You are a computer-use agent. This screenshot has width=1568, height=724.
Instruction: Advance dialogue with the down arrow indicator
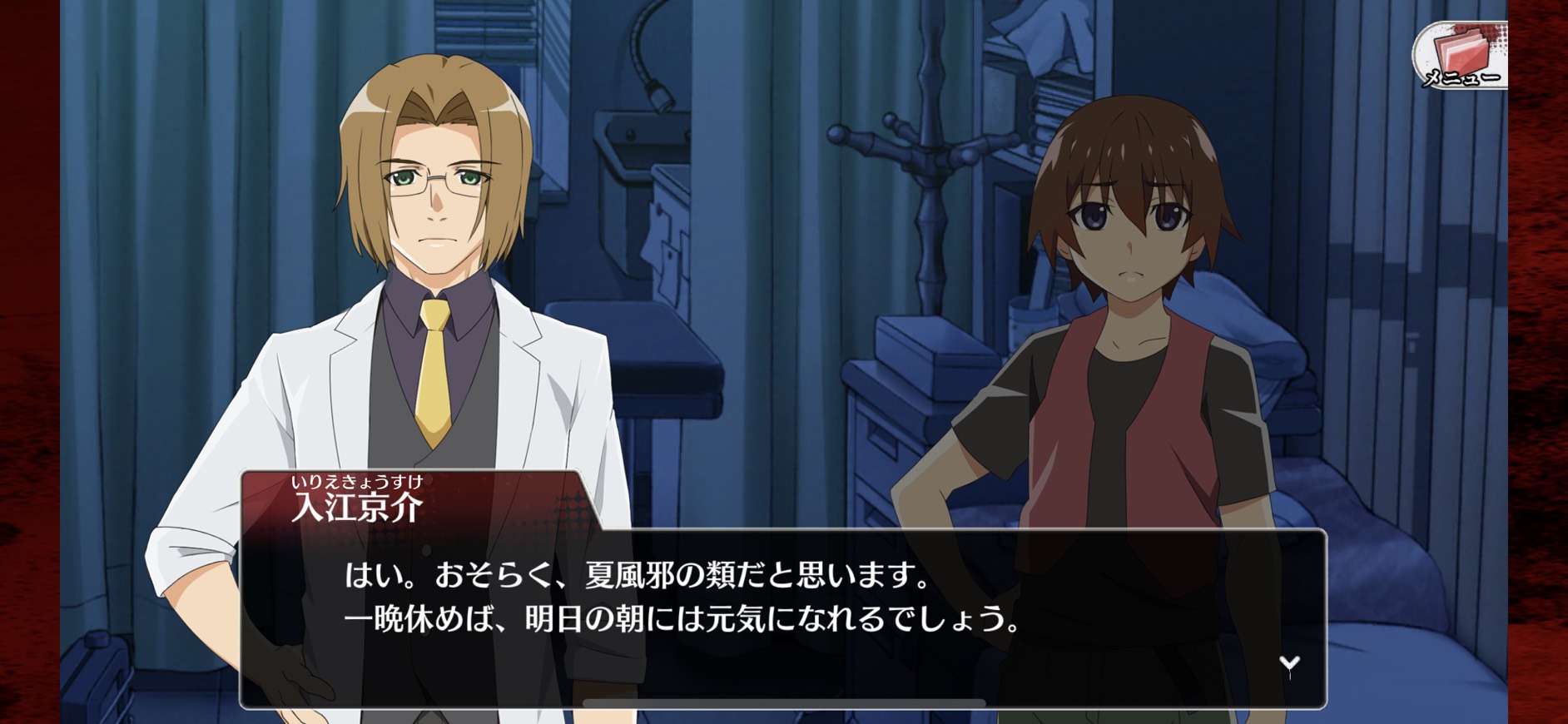point(1289,663)
